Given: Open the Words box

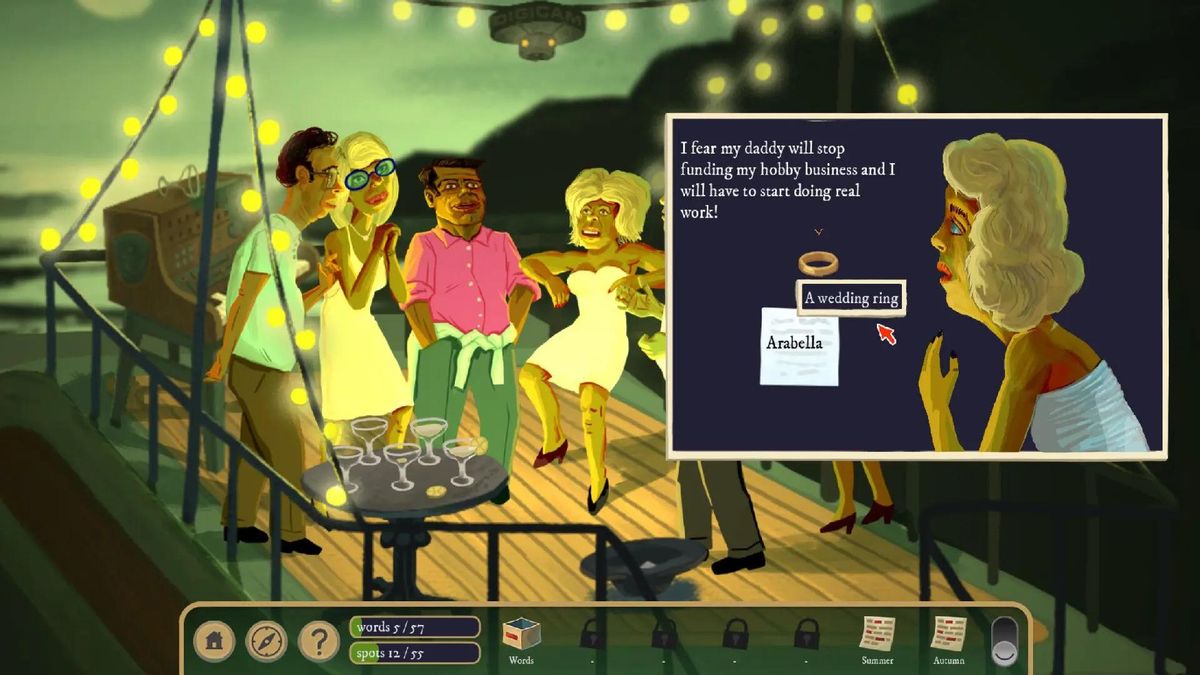Looking at the screenshot, I should pos(521,634).
